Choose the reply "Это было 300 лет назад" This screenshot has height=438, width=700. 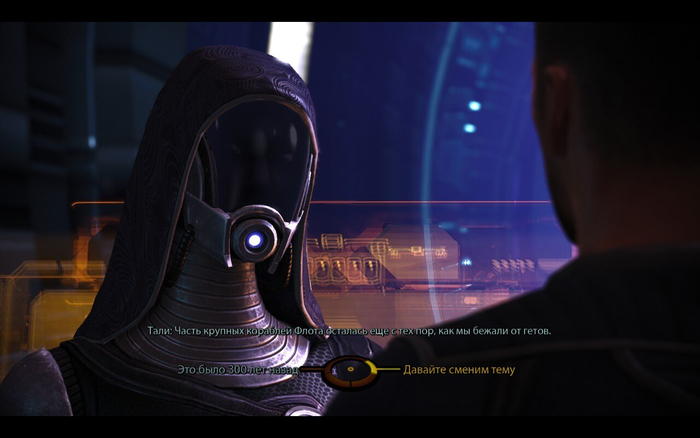click(236, 370)
